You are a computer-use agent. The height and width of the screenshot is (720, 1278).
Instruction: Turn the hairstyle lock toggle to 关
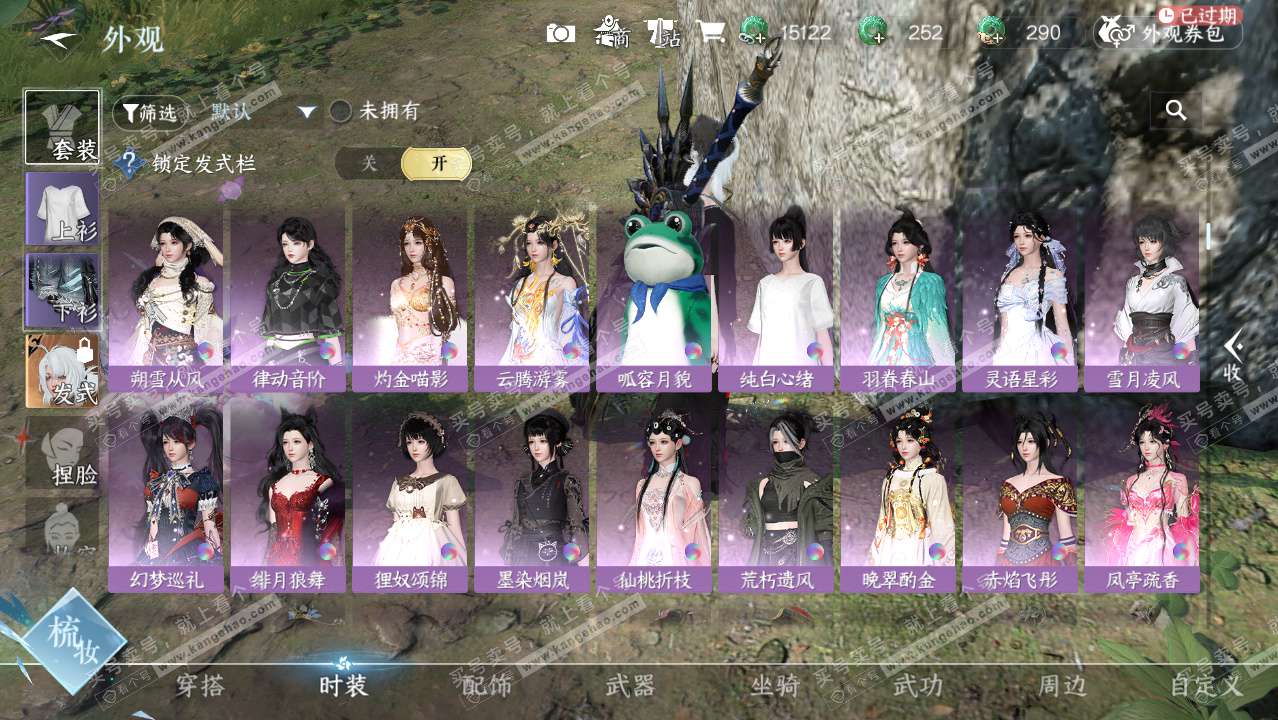(x=369, y=164)
